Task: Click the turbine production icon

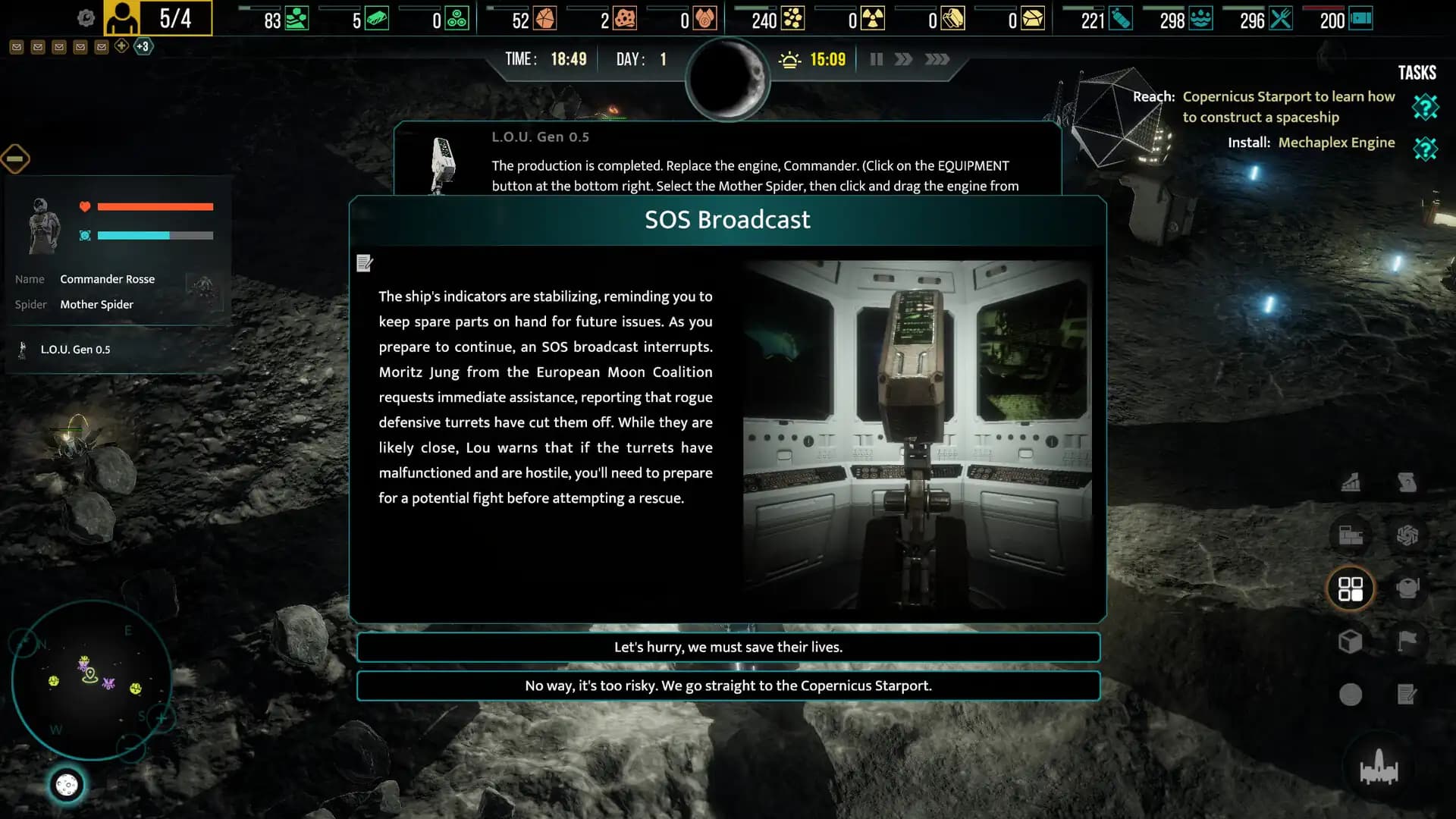Action: pyautogui.click(x=1409, y=536)
